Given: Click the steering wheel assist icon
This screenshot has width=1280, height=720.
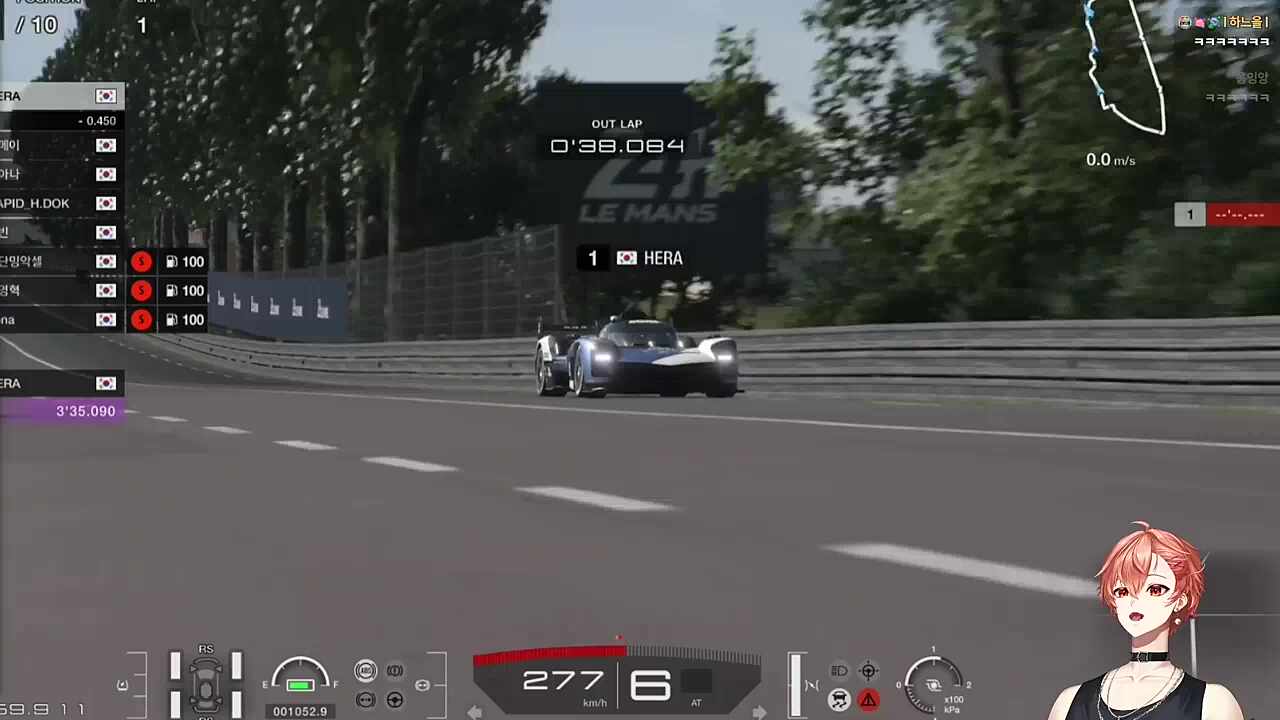Looking at the screenshot, I should pyautogui.click(x=395, y=699).
